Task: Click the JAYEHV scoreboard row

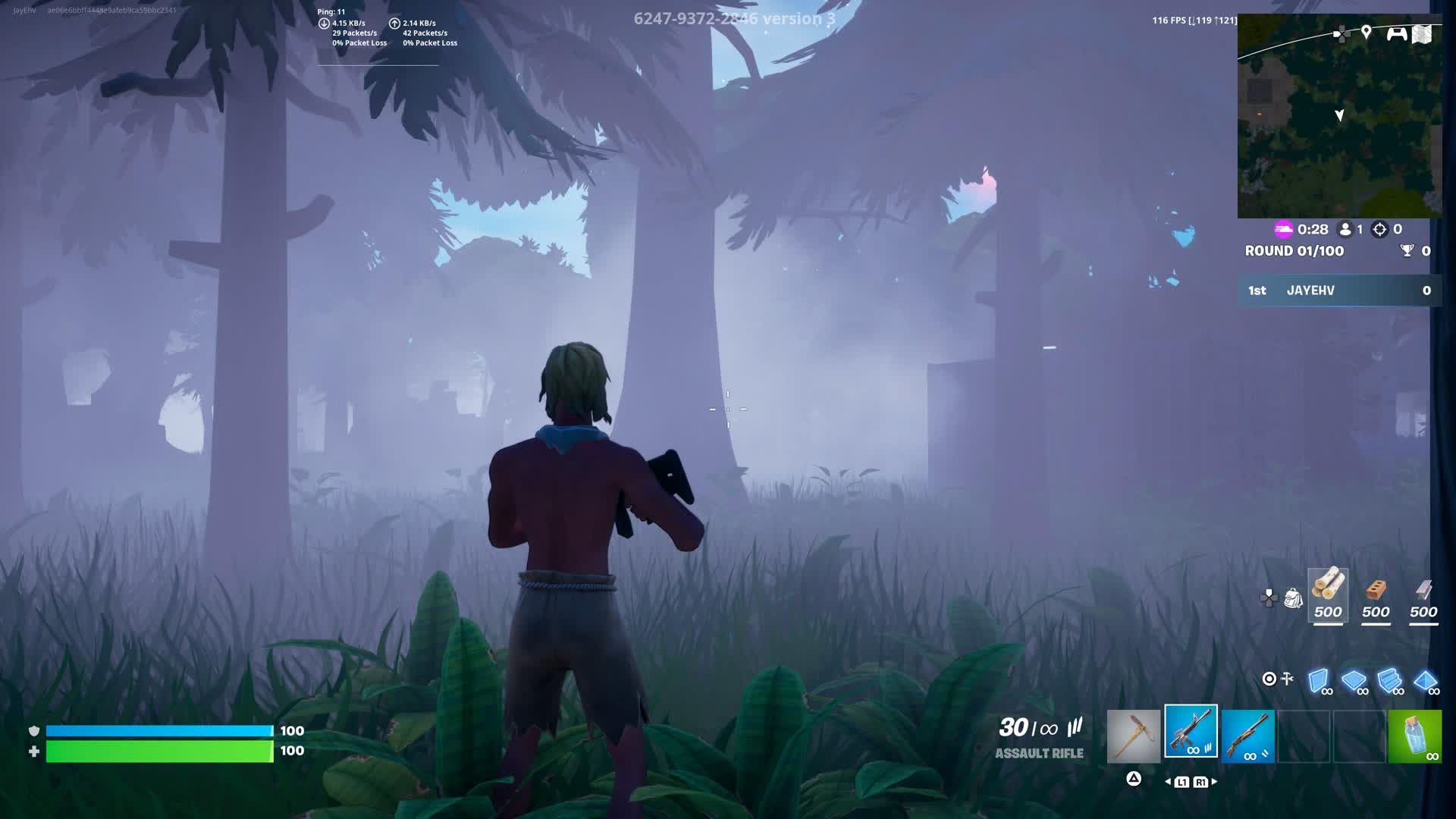Action: coord(1339,290)
